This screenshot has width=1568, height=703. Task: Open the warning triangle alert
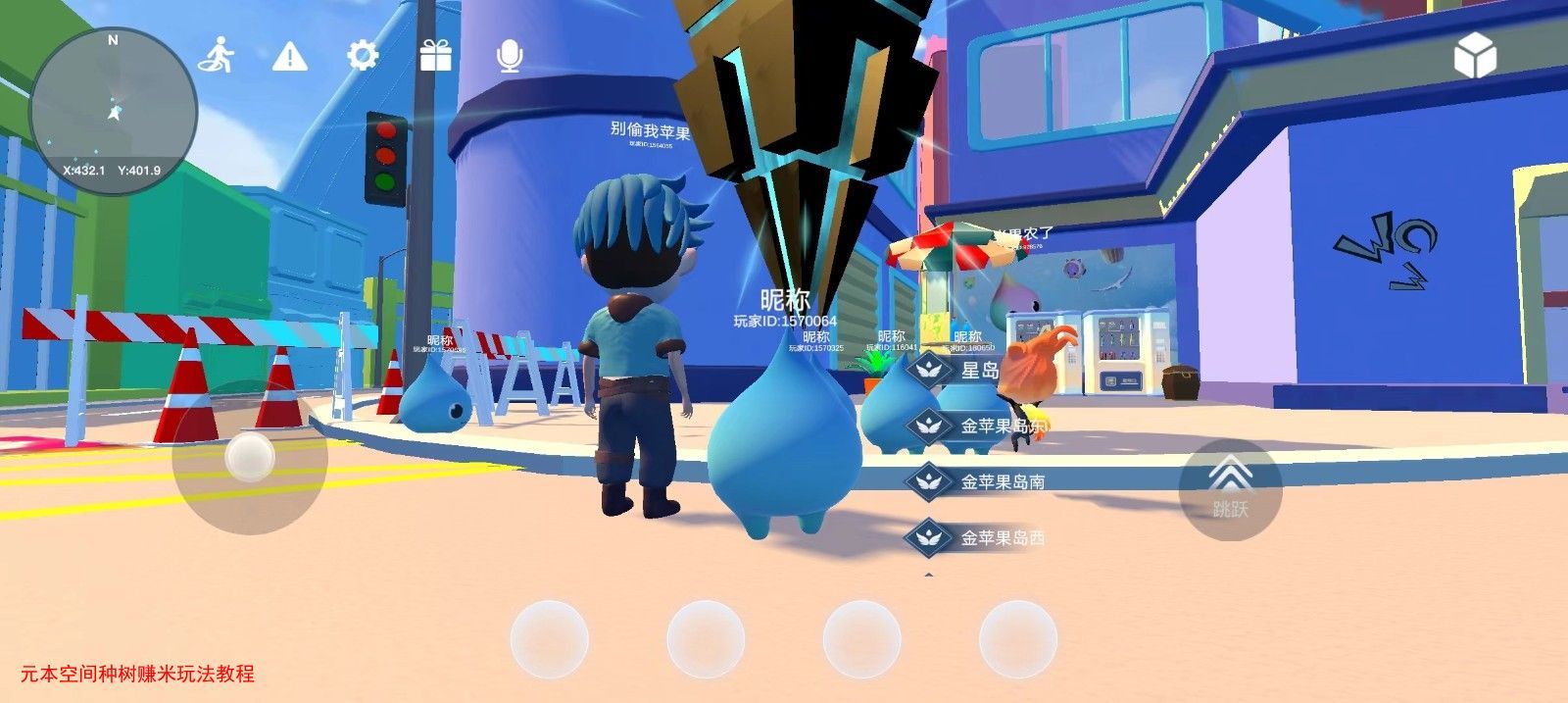[289, 56]
